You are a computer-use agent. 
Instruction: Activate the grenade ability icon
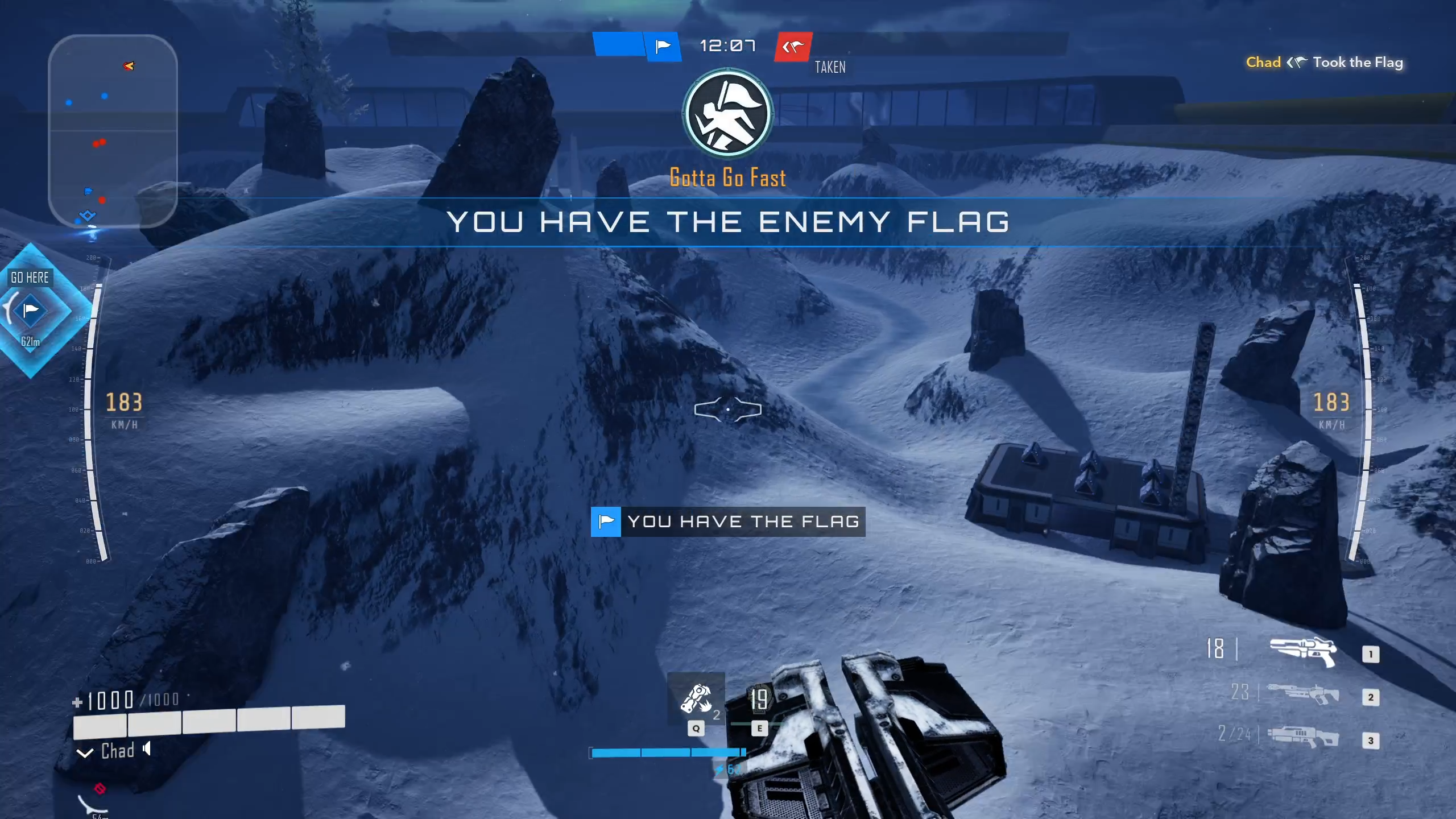pos(696,698)
